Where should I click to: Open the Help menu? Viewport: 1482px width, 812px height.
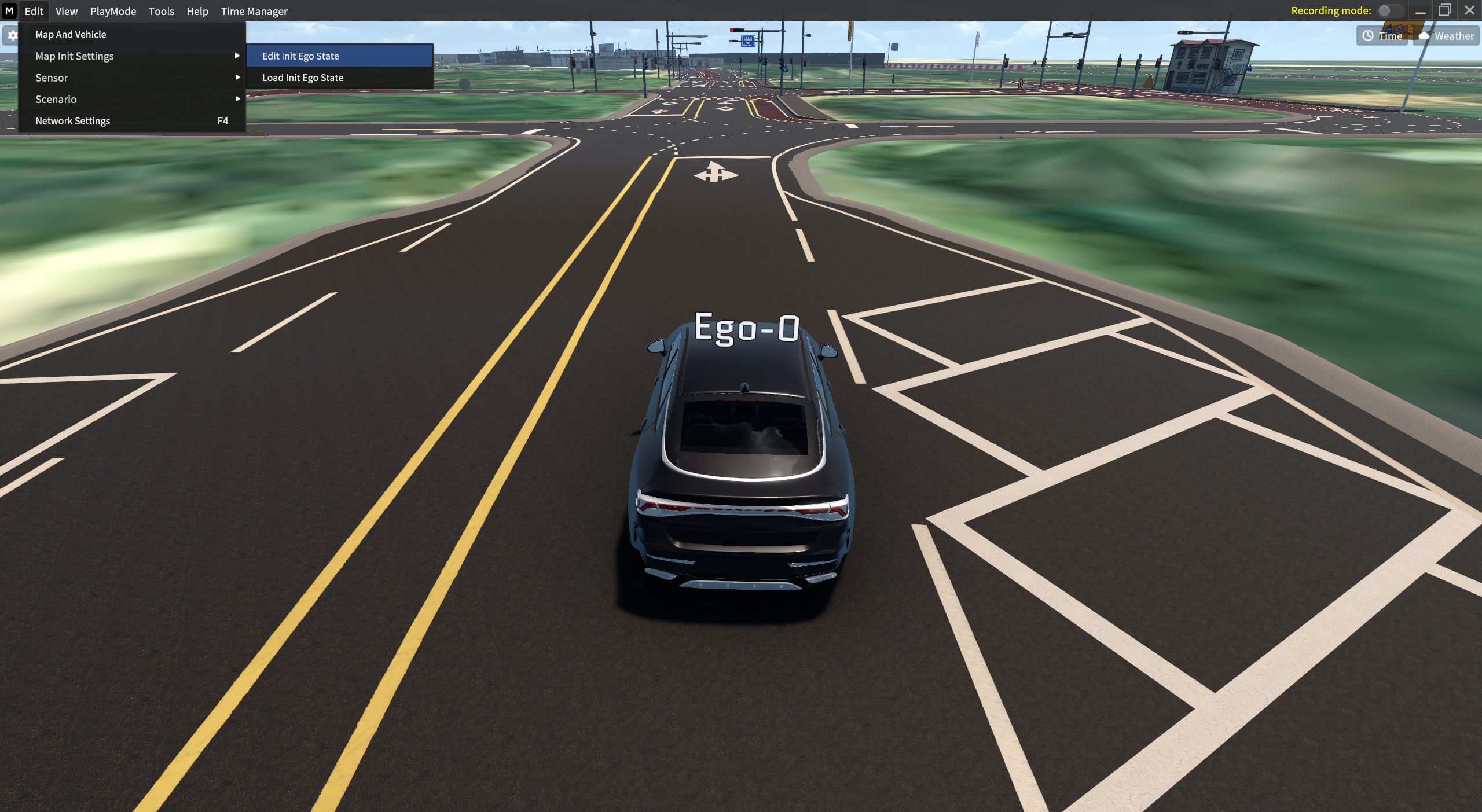point(197,11)
